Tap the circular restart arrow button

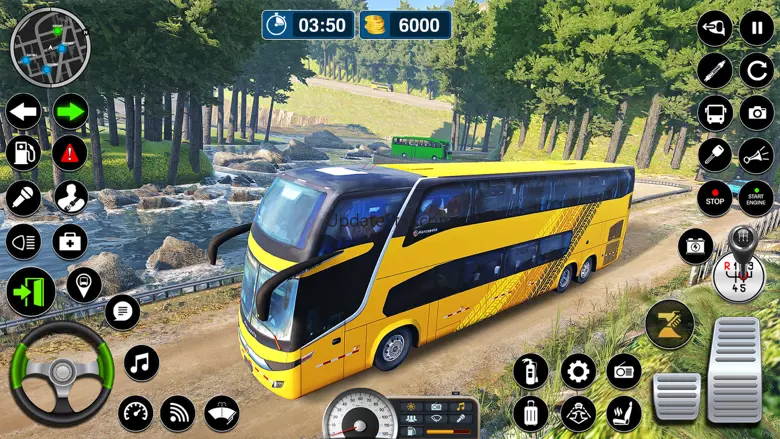click(756, 70)
